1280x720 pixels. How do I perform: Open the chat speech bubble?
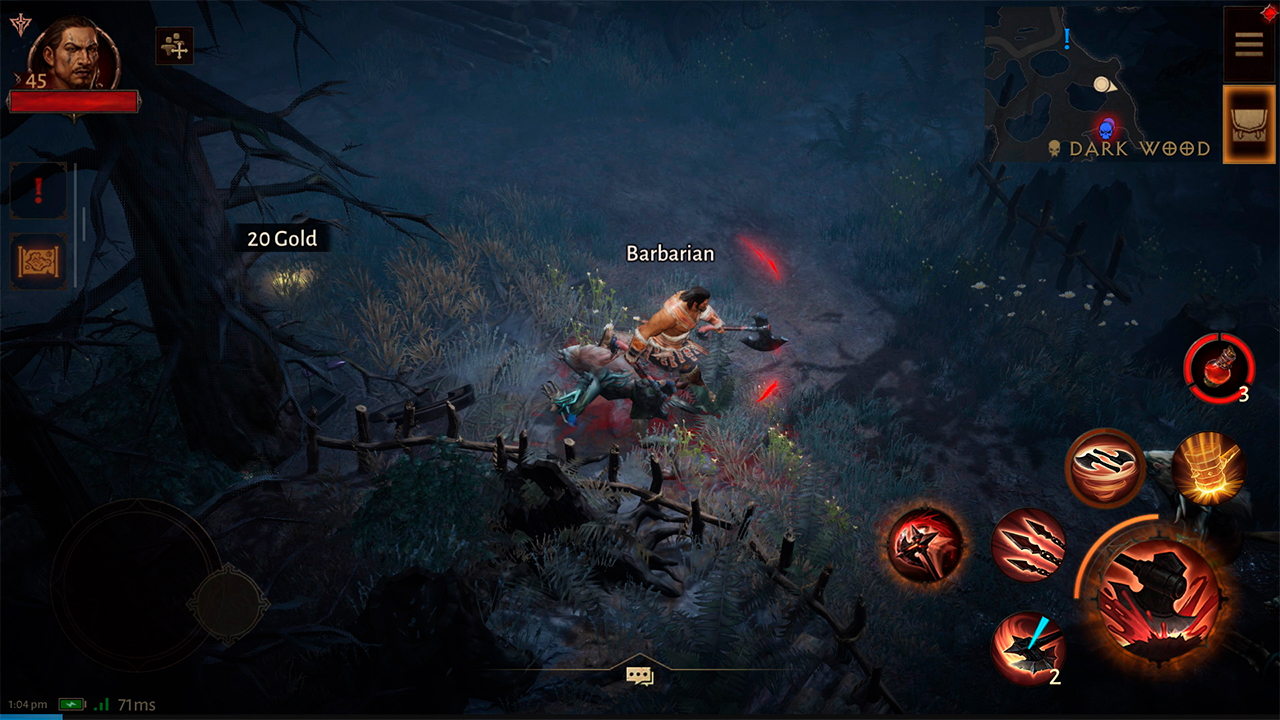640,676
